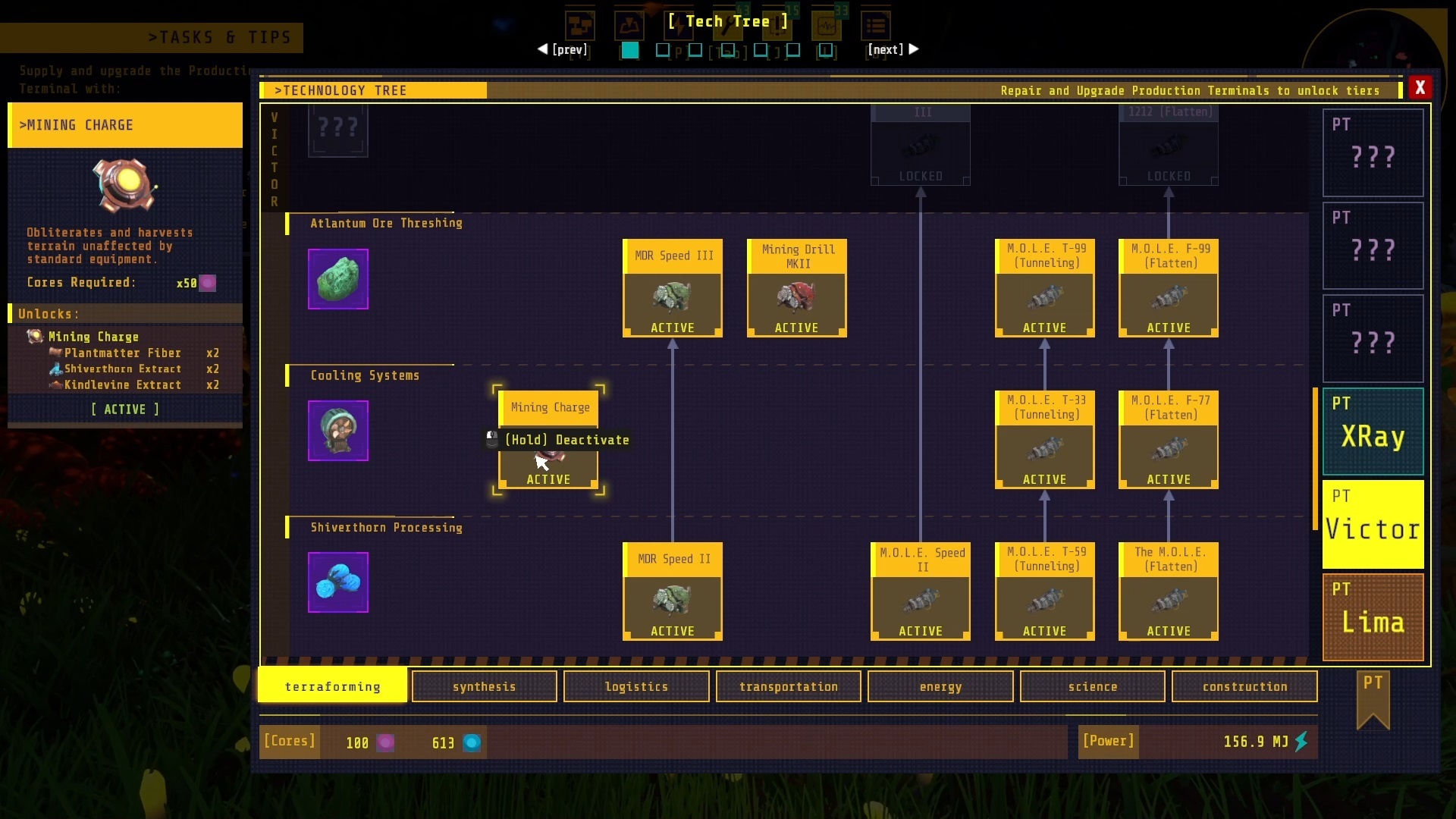Expand the locked 1212 Flatten upgrade node
Screen dimensions: 1456x819
[x=1168, y=148]
